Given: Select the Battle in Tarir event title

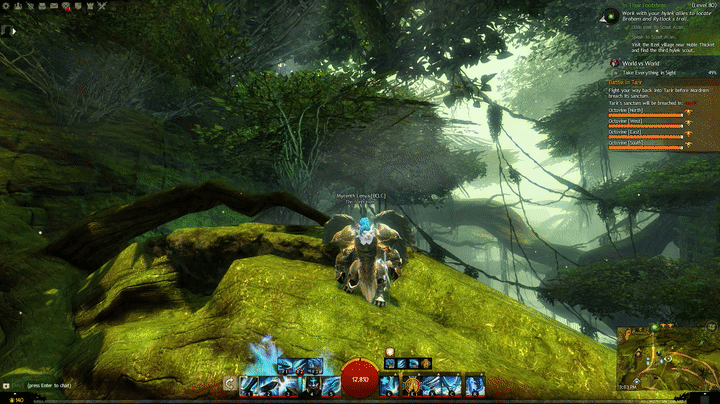Looking at the screenshot, I should click(x=630, y=82).
